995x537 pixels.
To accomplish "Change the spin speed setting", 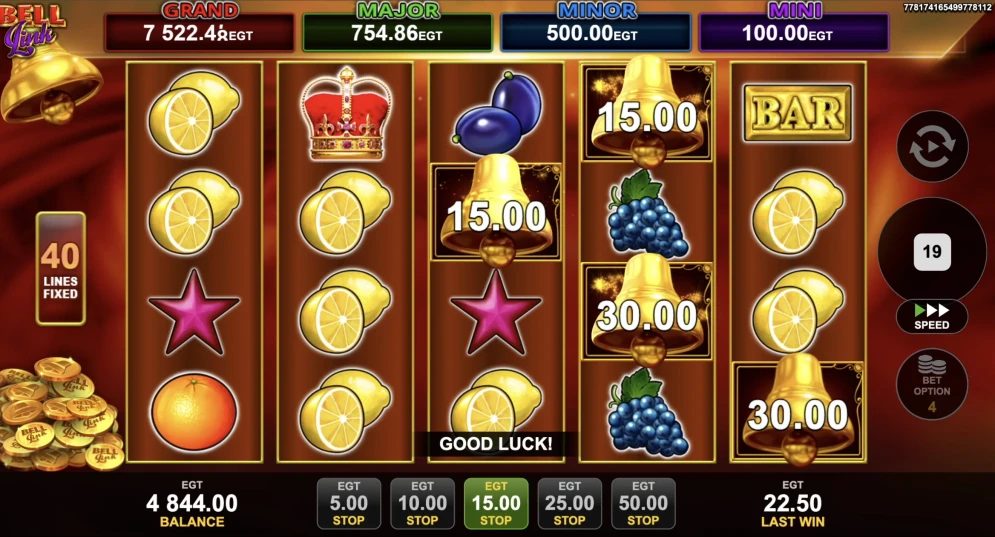I will [x=932, y=317].
